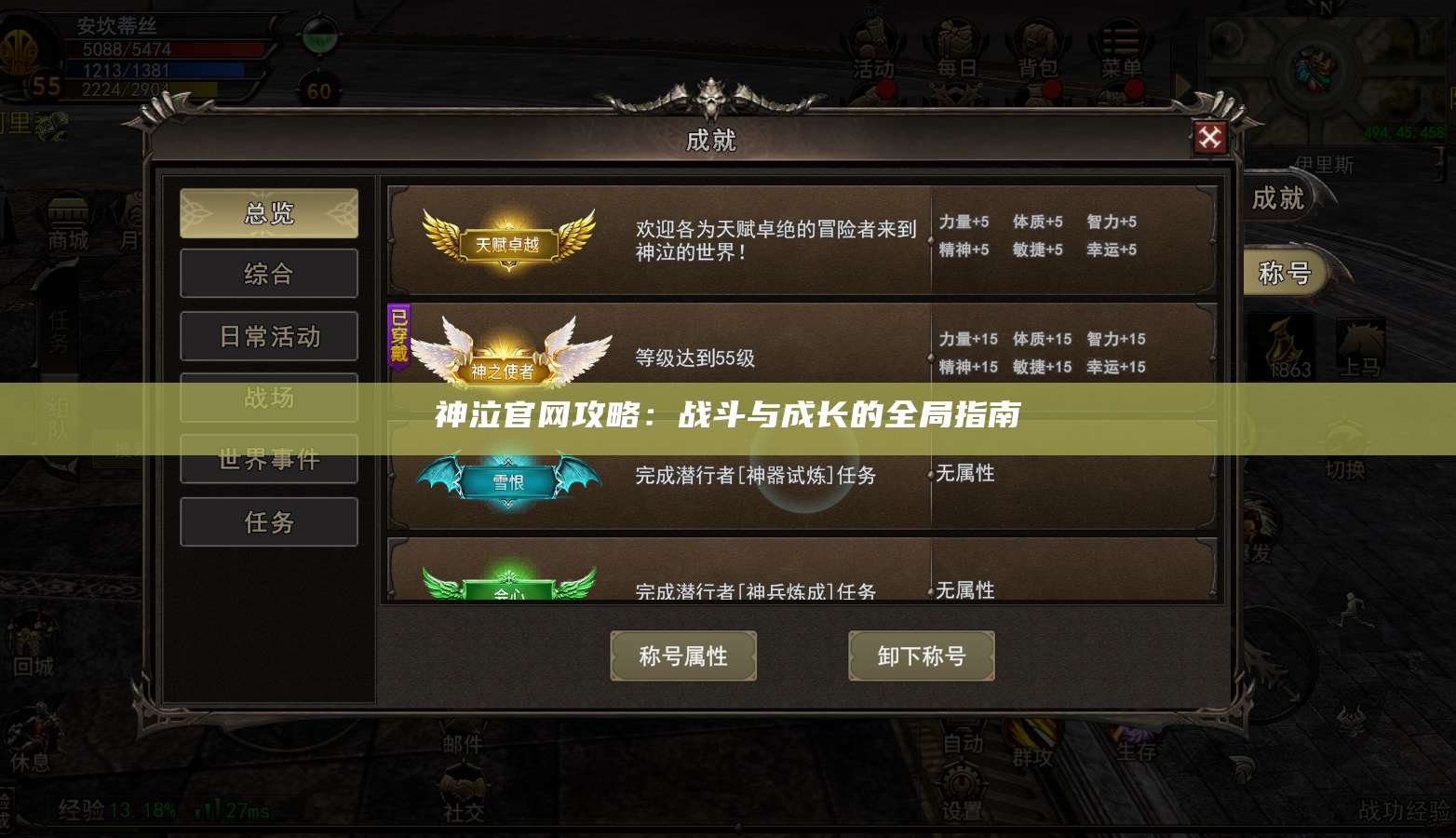Switch to the 日常活动 tab
The image size is (1456, 838).
pyautogui.click(x=269, y=335)
